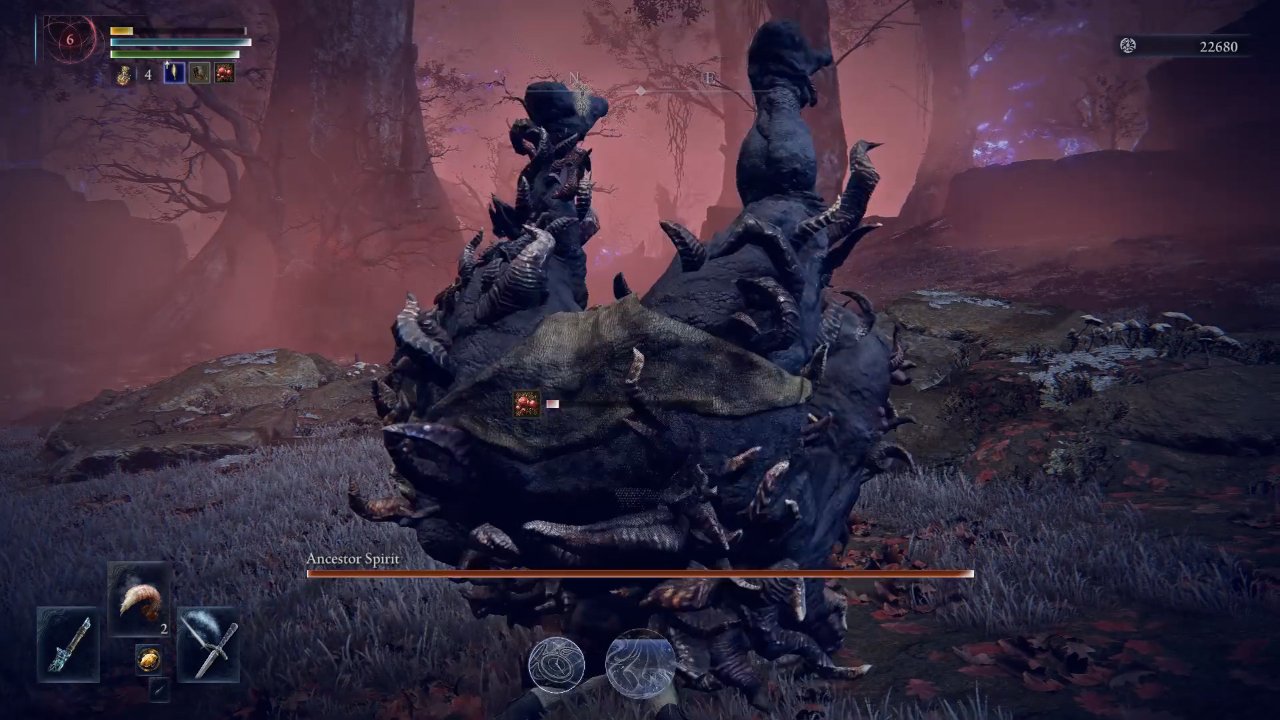Click the level 6 emblem
The width and height of the screenshot is (1280, 720).
(x=70, y=41)
